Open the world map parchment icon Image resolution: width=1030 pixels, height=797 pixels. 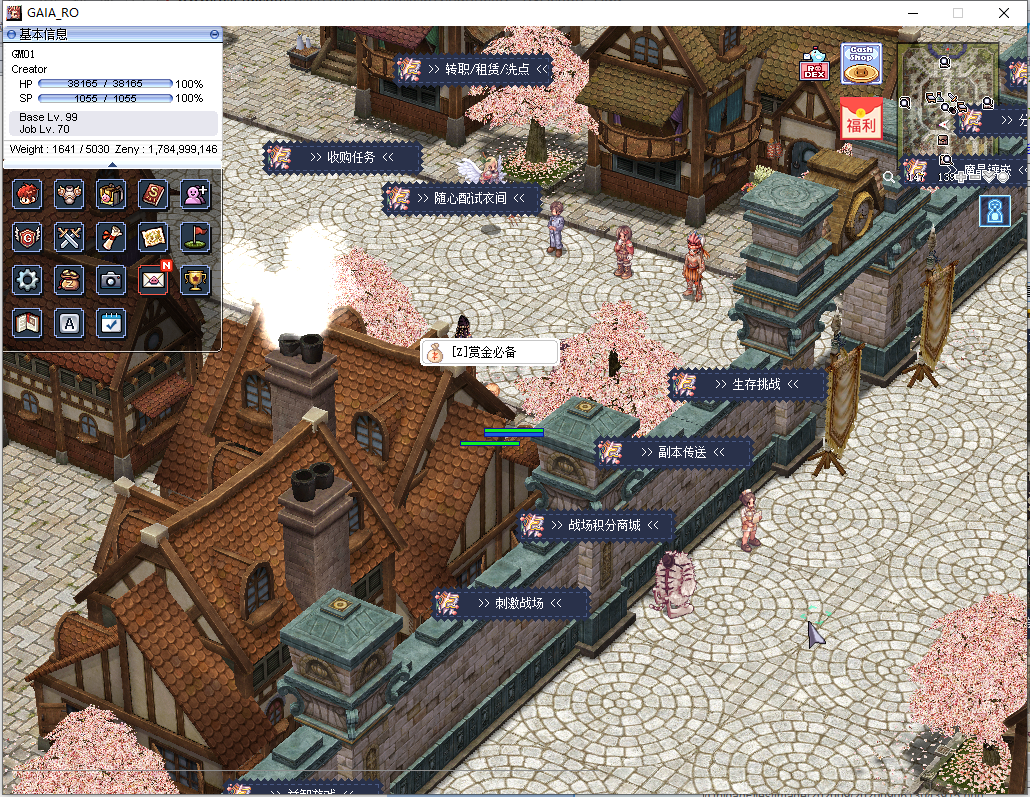pos(153,237)
